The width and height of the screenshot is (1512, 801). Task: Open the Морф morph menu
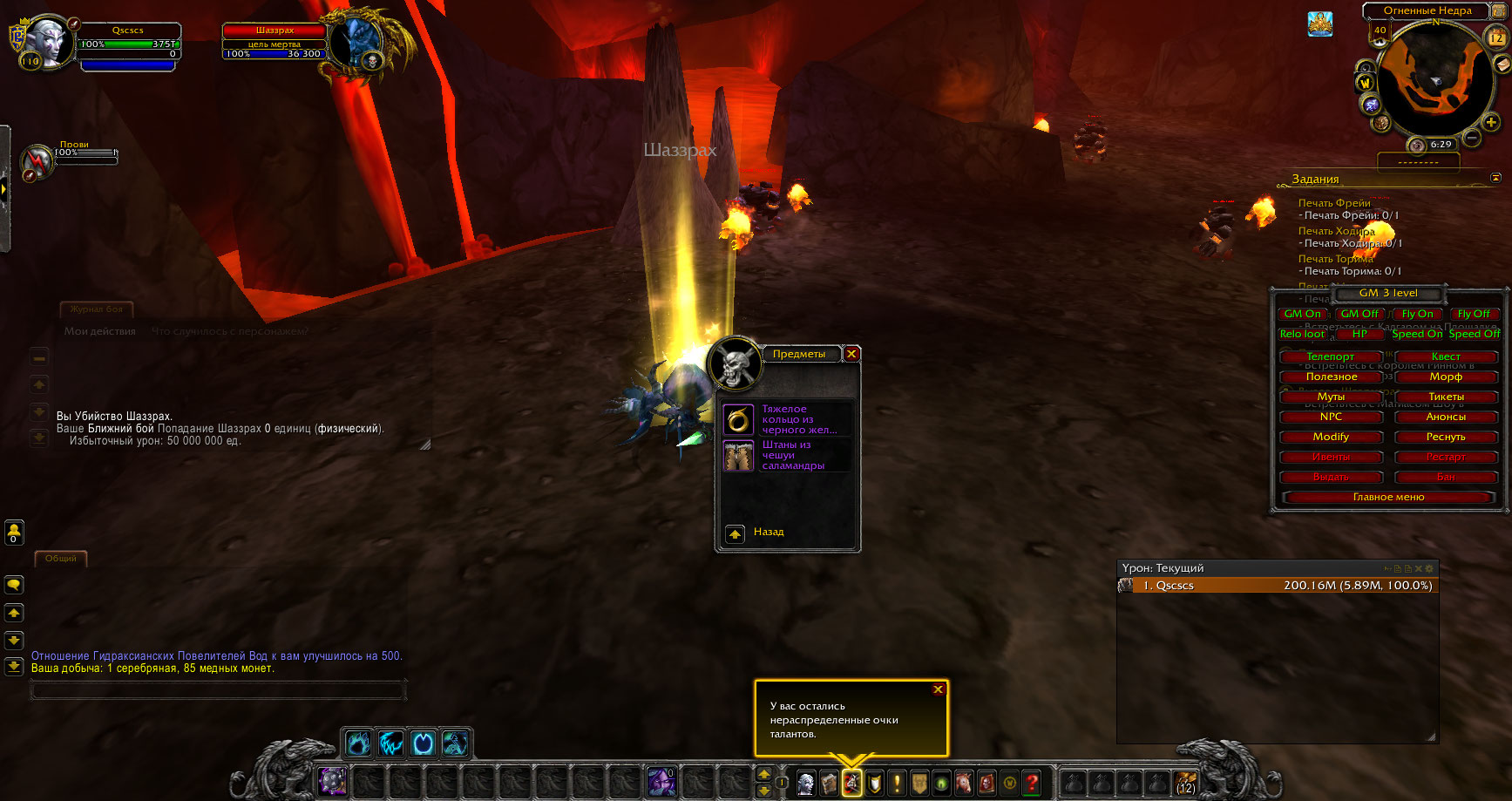click(x=1446, y=377)
